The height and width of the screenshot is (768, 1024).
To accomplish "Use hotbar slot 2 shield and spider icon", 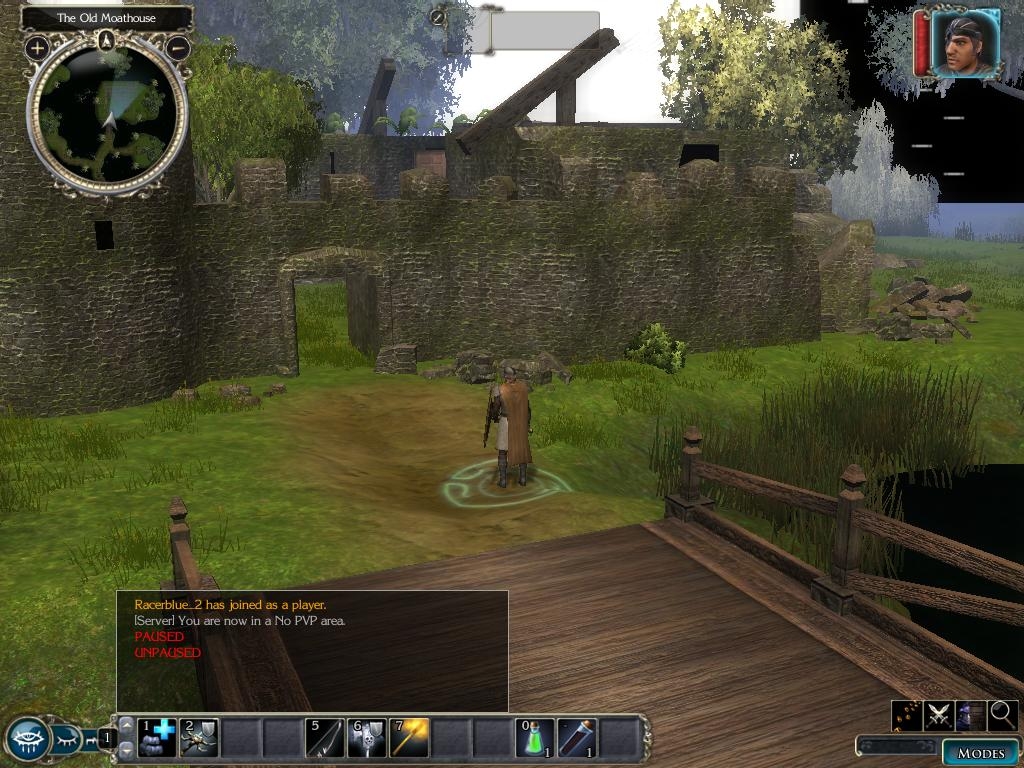I will [199, 738].
